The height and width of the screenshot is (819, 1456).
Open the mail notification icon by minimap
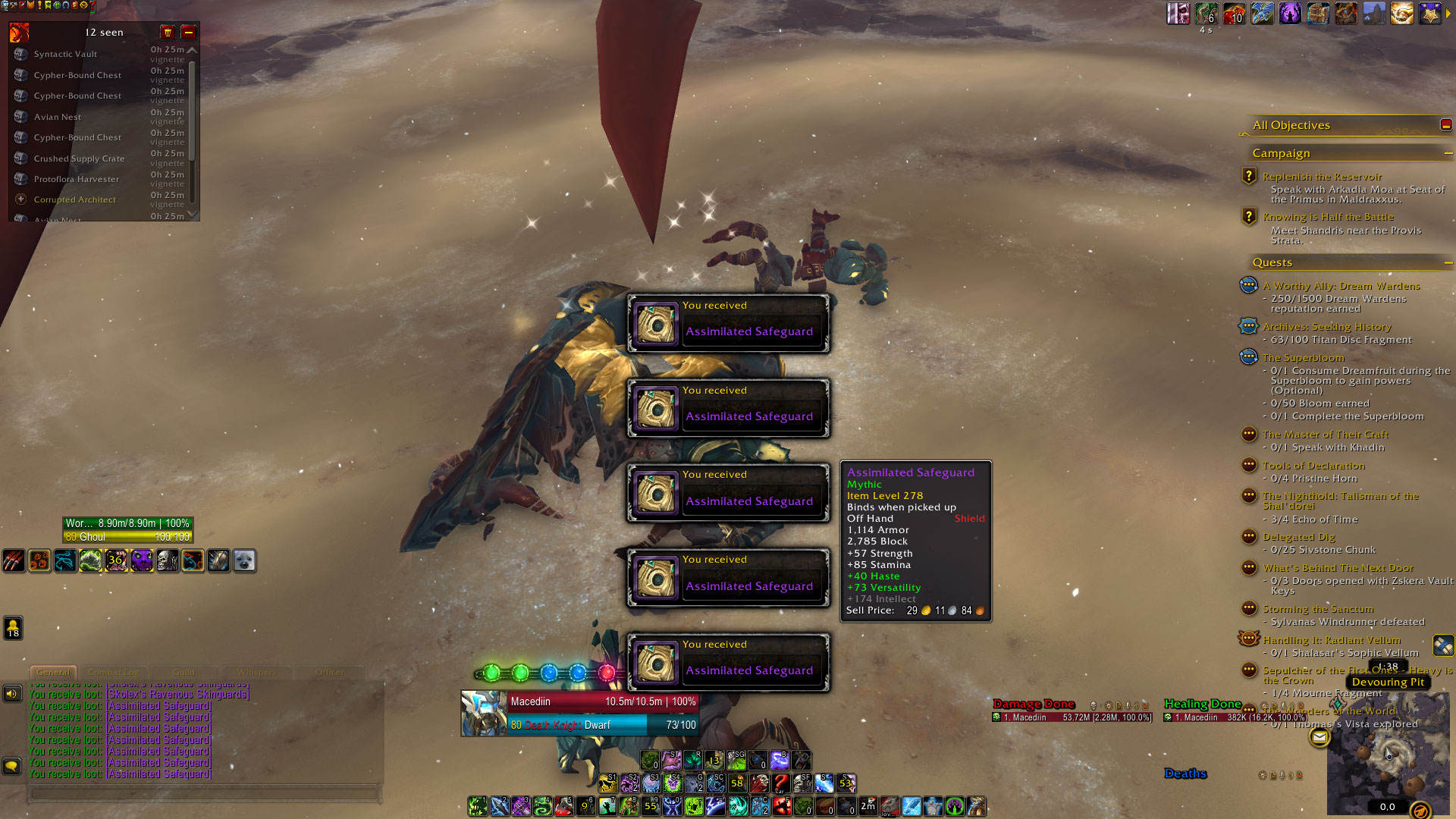1319,736
